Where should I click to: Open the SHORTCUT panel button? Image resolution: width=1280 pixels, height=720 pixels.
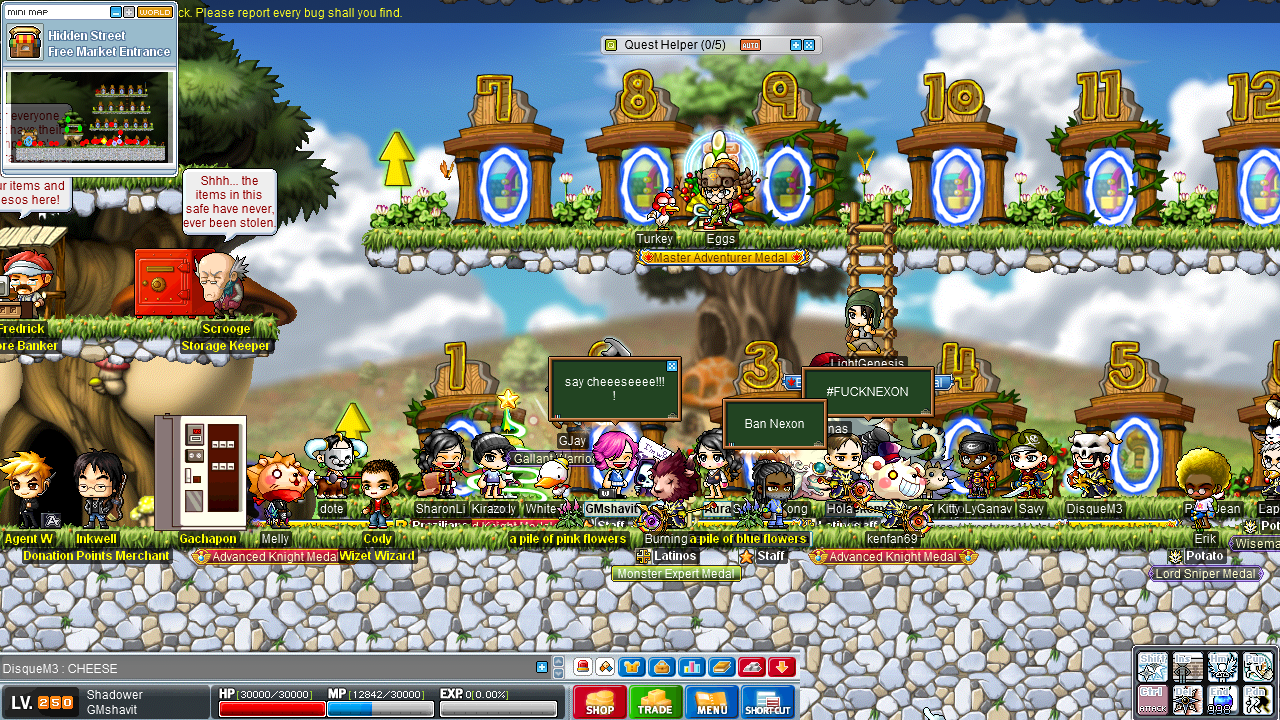point(769,702)
